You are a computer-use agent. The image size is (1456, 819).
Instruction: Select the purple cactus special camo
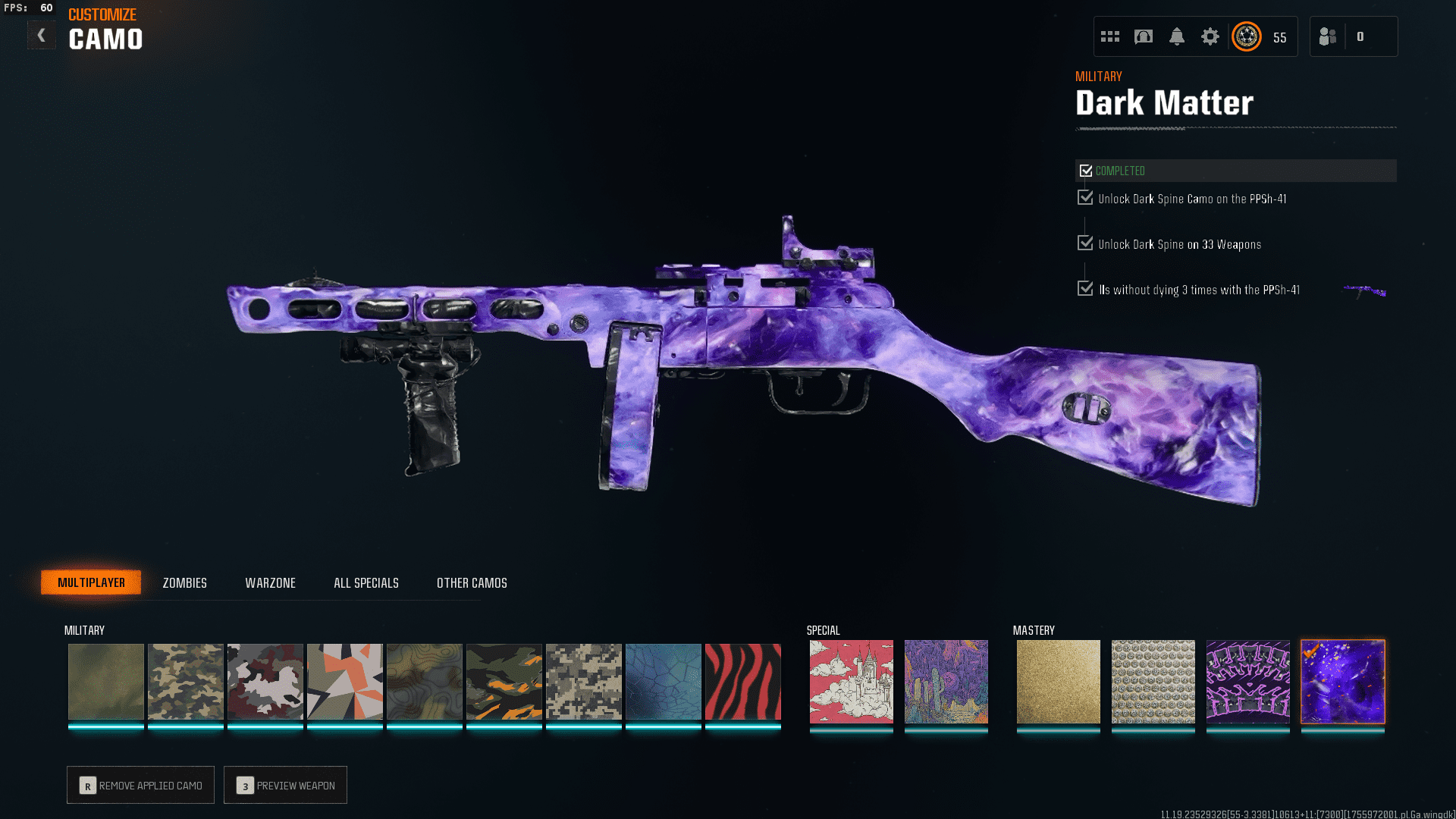(946, 682)
